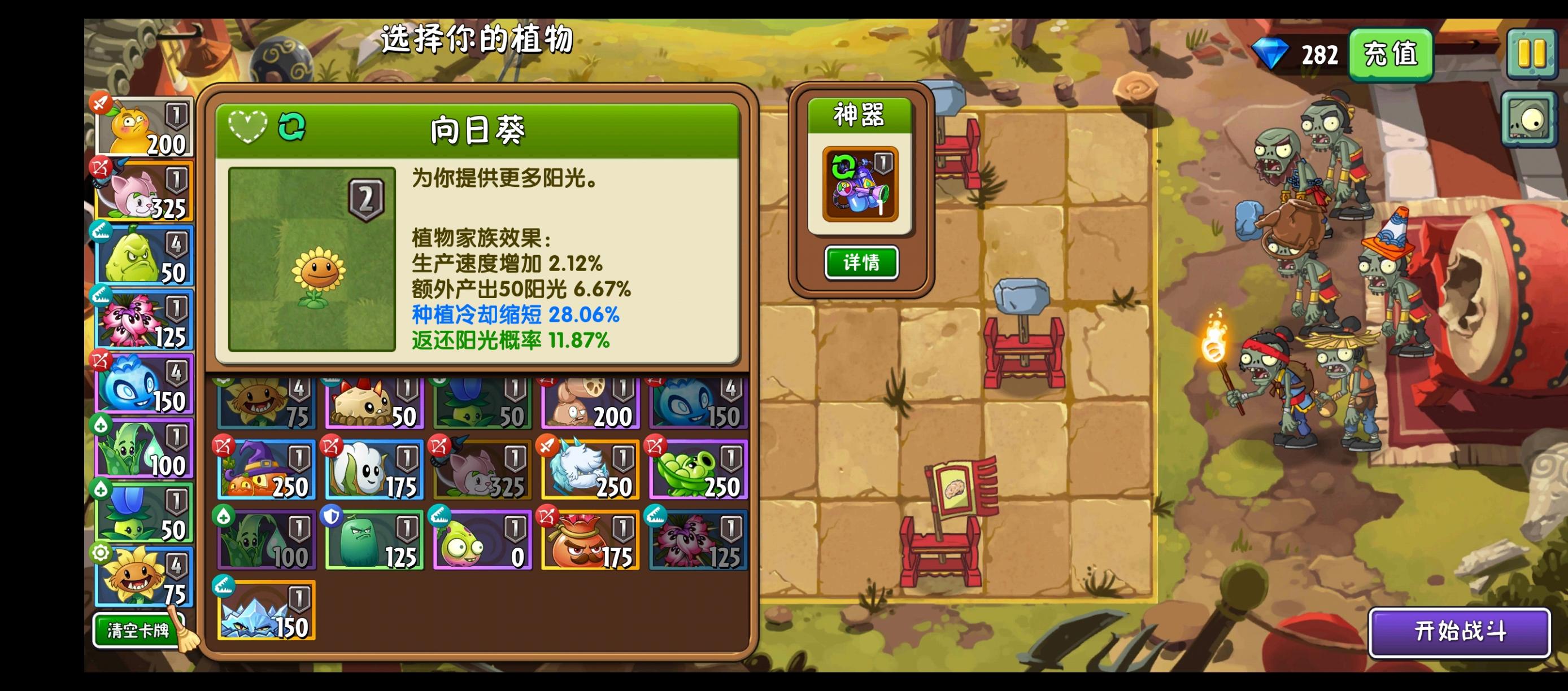
Task: Open the 充值 recharge screen
Action: tap(1391, 54)
